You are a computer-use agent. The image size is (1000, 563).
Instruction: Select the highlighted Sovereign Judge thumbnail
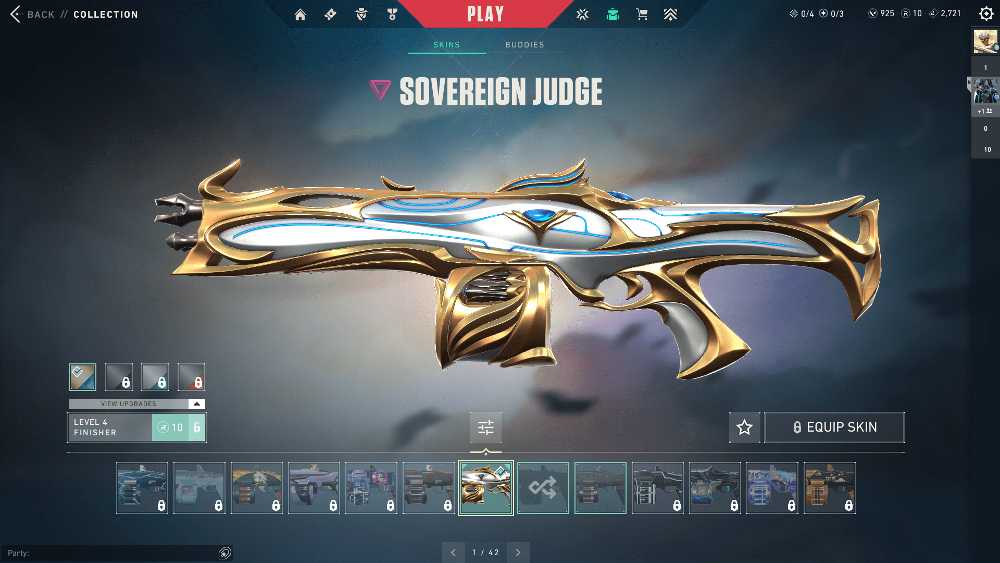[x=486, y=487]
